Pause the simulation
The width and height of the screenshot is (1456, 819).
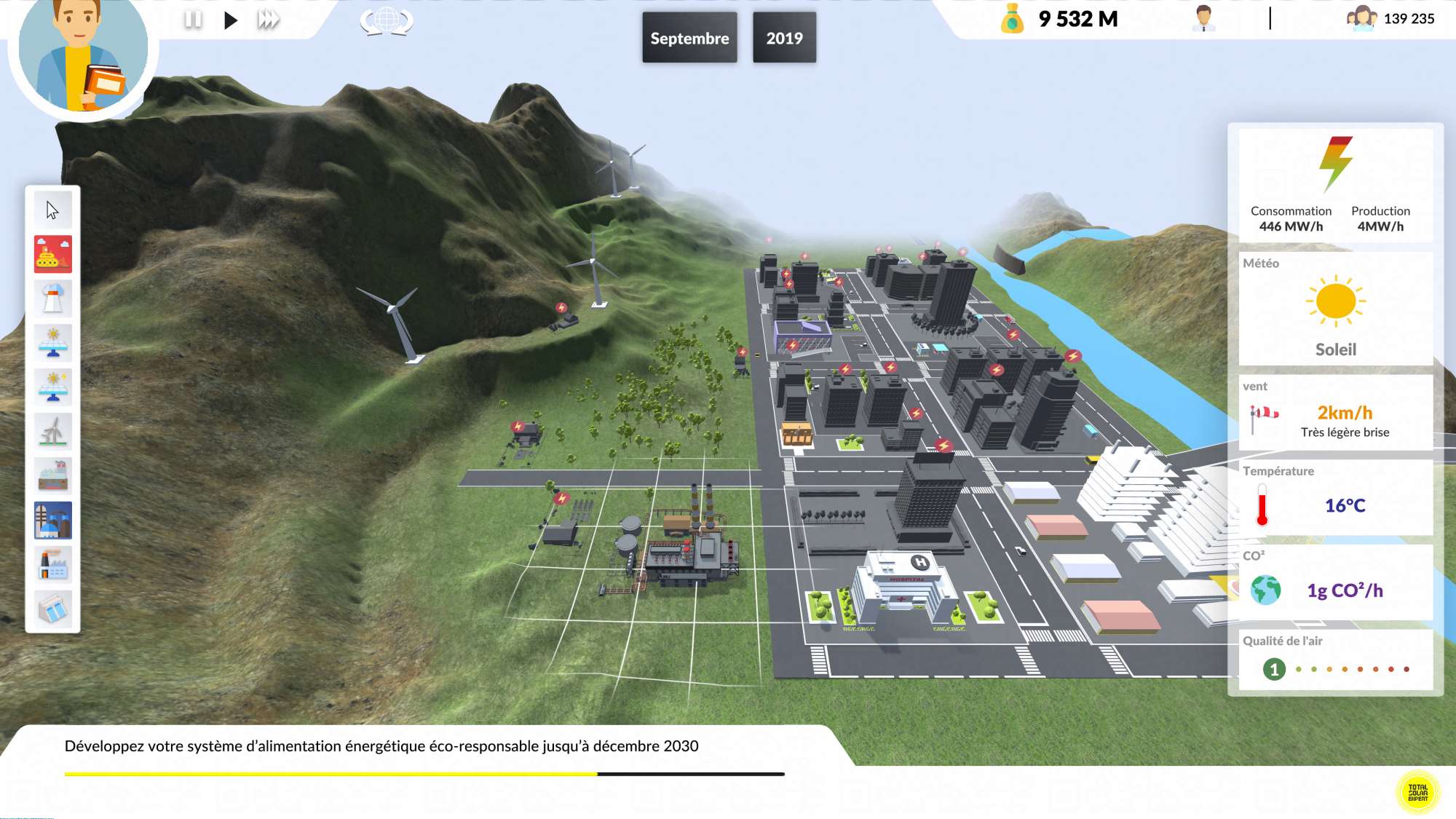point(193,20)
